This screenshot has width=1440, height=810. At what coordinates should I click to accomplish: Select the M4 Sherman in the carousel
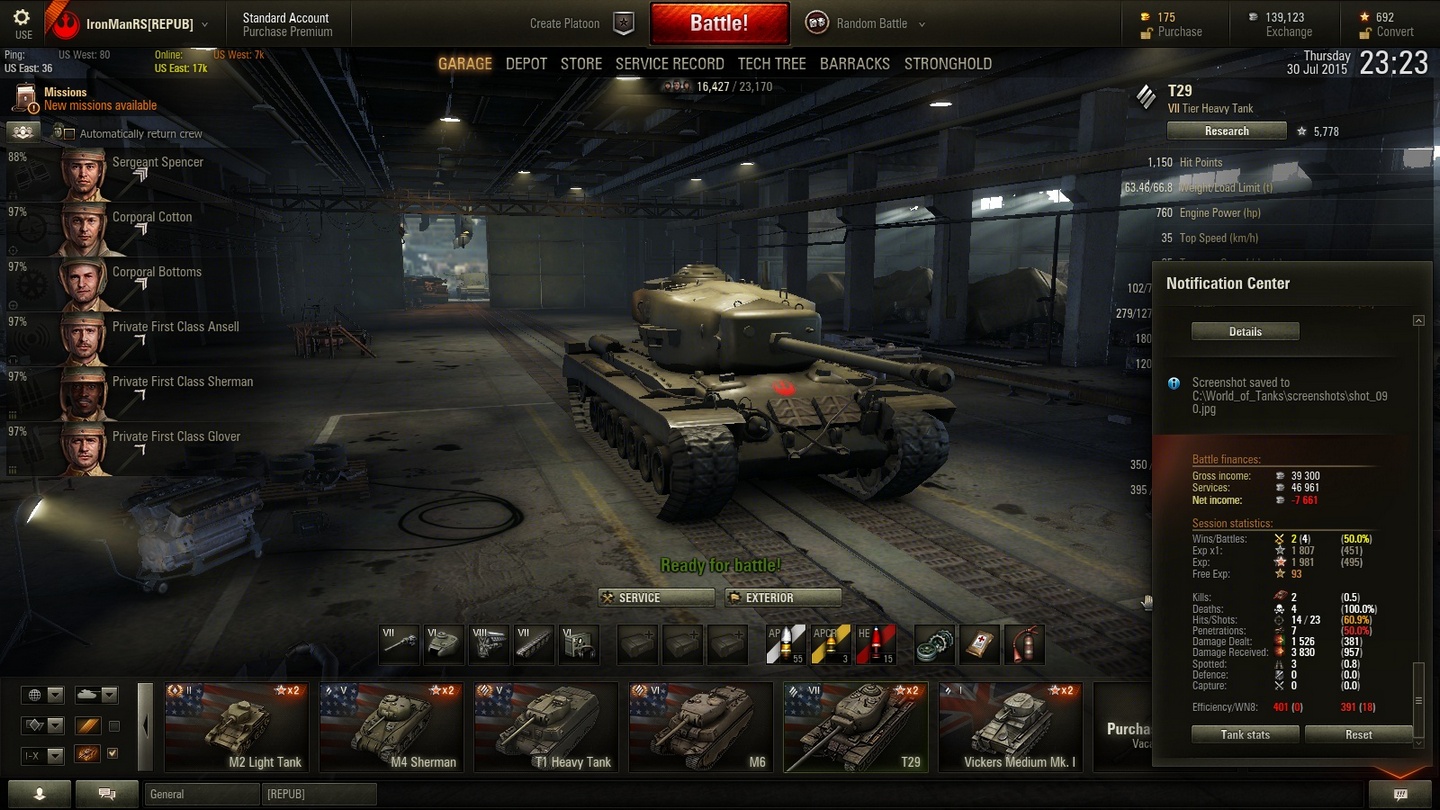pos(392,727)
